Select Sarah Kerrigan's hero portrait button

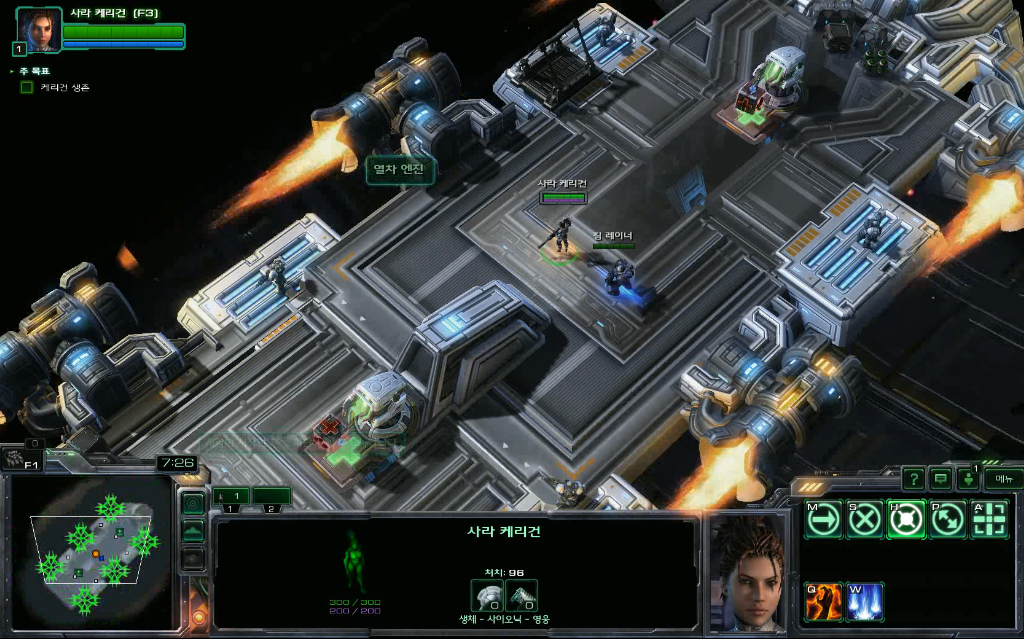point(39,30)
